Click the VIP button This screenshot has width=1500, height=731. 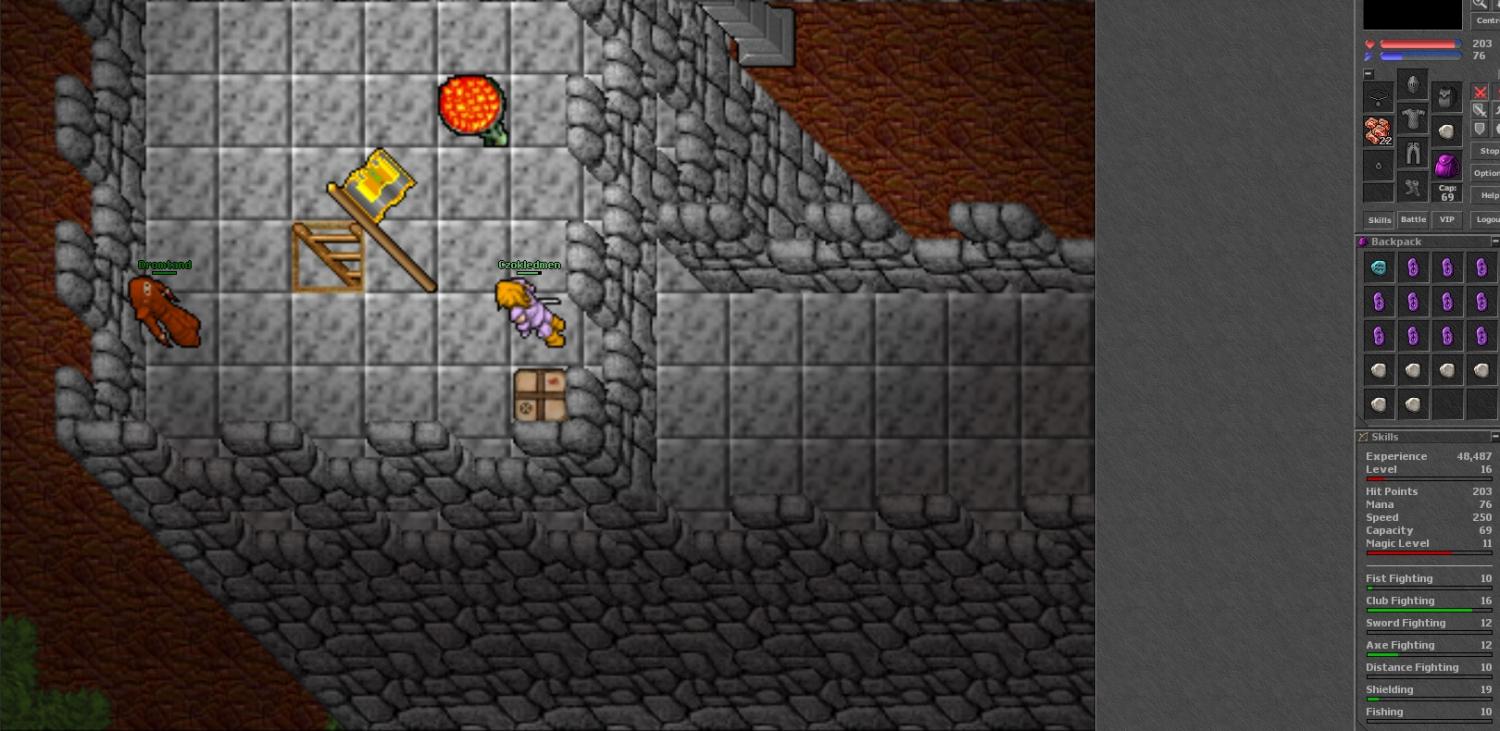coord(1446,220)
